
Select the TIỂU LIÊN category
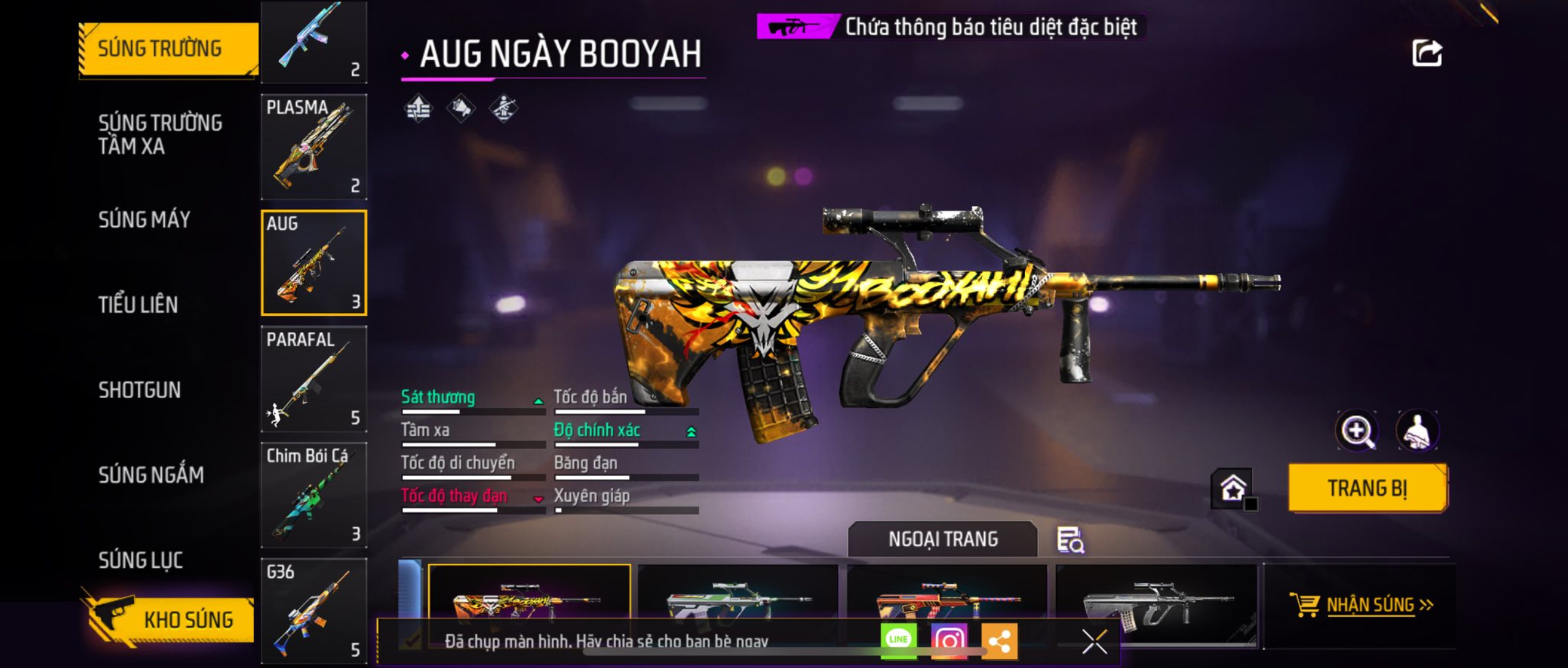[138, 304]
